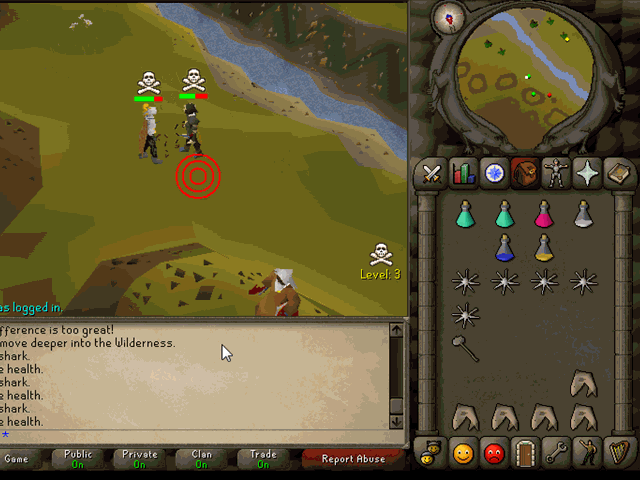Switch to the Stats tab
The width and height of the screenshot is (640, 480).
click(x=462, y=173)
